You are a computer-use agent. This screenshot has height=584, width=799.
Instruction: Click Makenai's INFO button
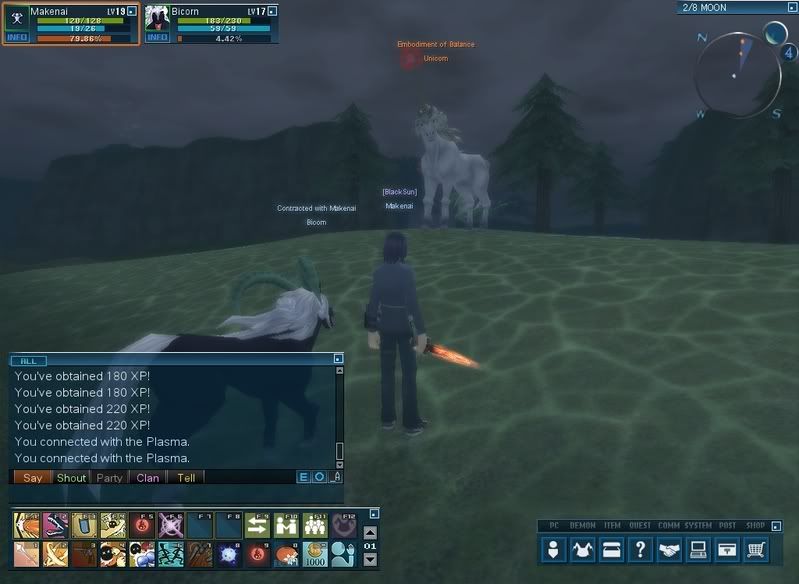click(x=17, y=38)
